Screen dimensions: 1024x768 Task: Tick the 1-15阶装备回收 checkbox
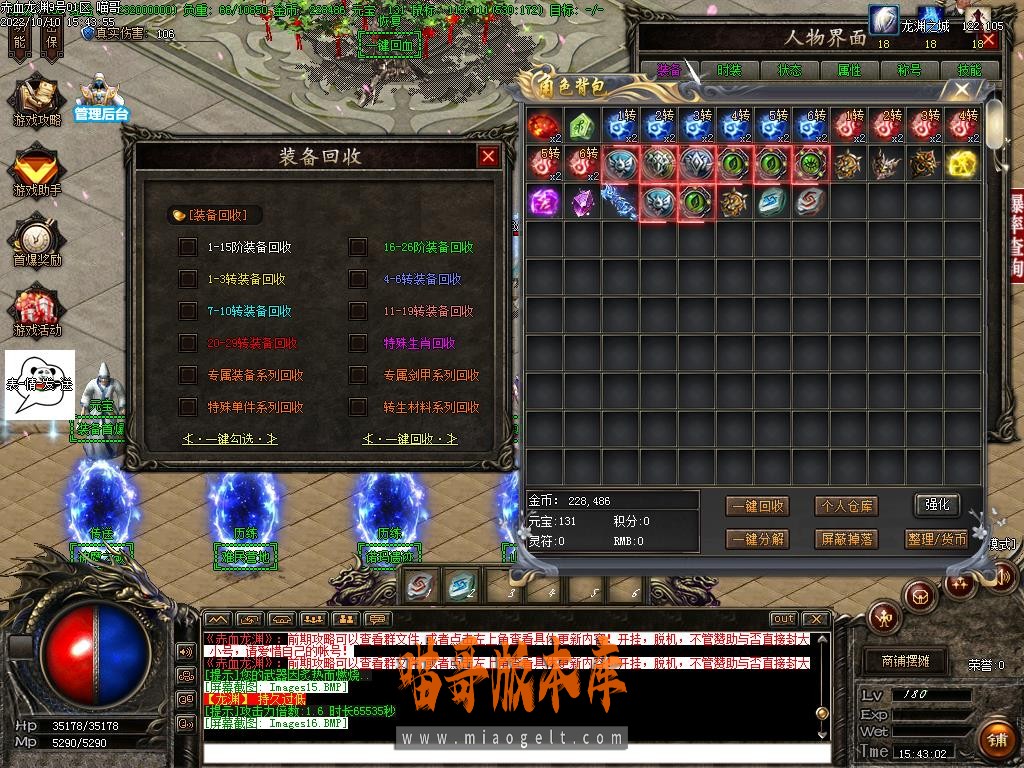187,247
